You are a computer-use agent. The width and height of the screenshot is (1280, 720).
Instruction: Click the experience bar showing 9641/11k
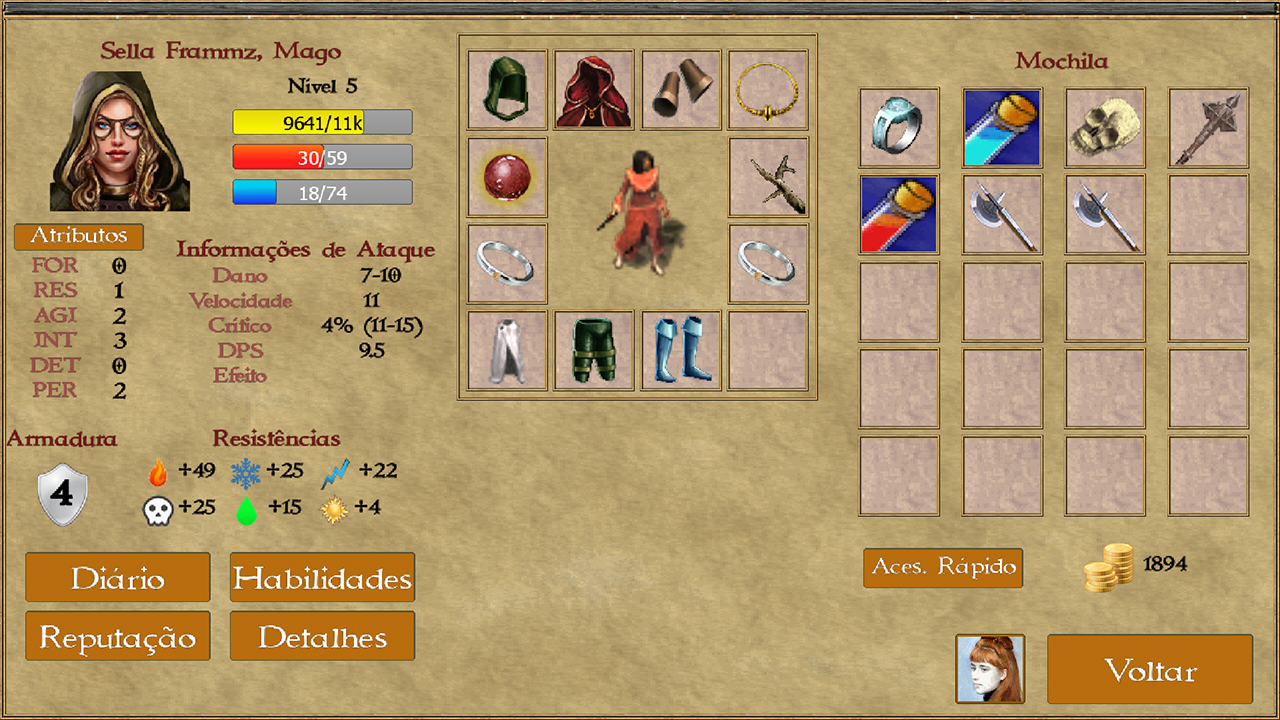point(321,121)
